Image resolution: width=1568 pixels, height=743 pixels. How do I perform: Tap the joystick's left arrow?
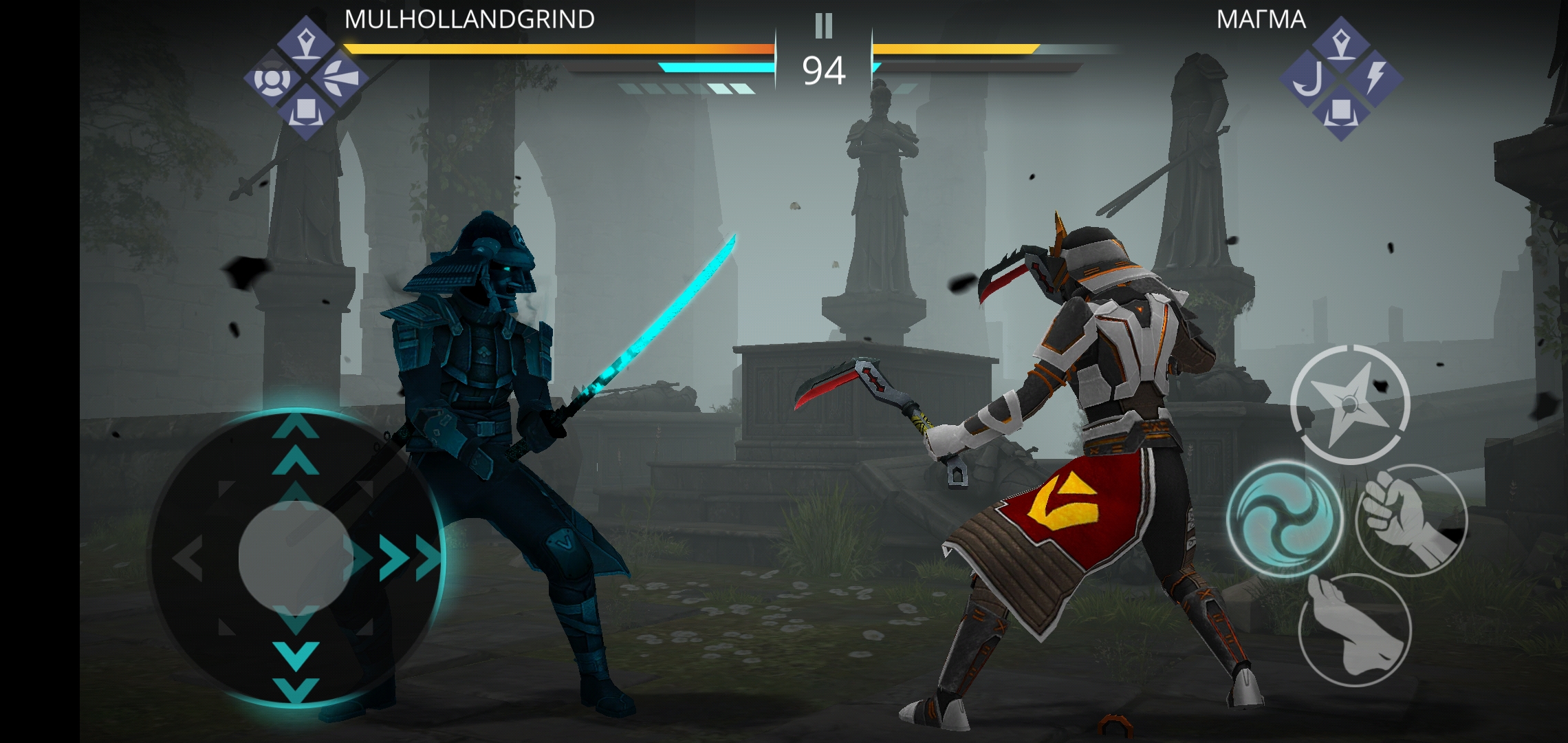(x=187, y=557)
